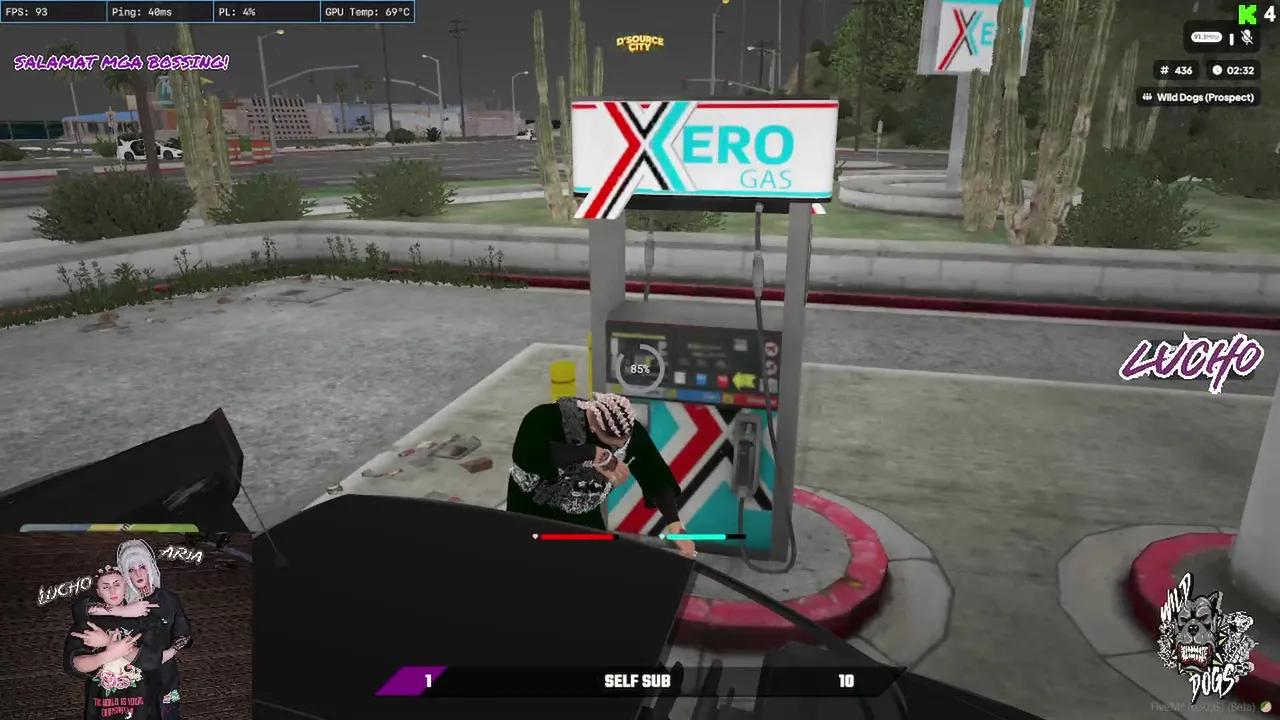Viewport: 1280px width, 720px height.
Task: Click the hashtag icon beside player ID 436
Action: tap(1164, 70)
